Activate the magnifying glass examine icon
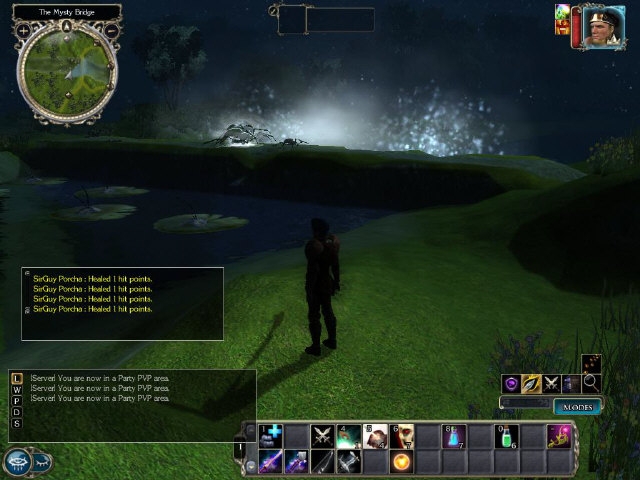 591,381
